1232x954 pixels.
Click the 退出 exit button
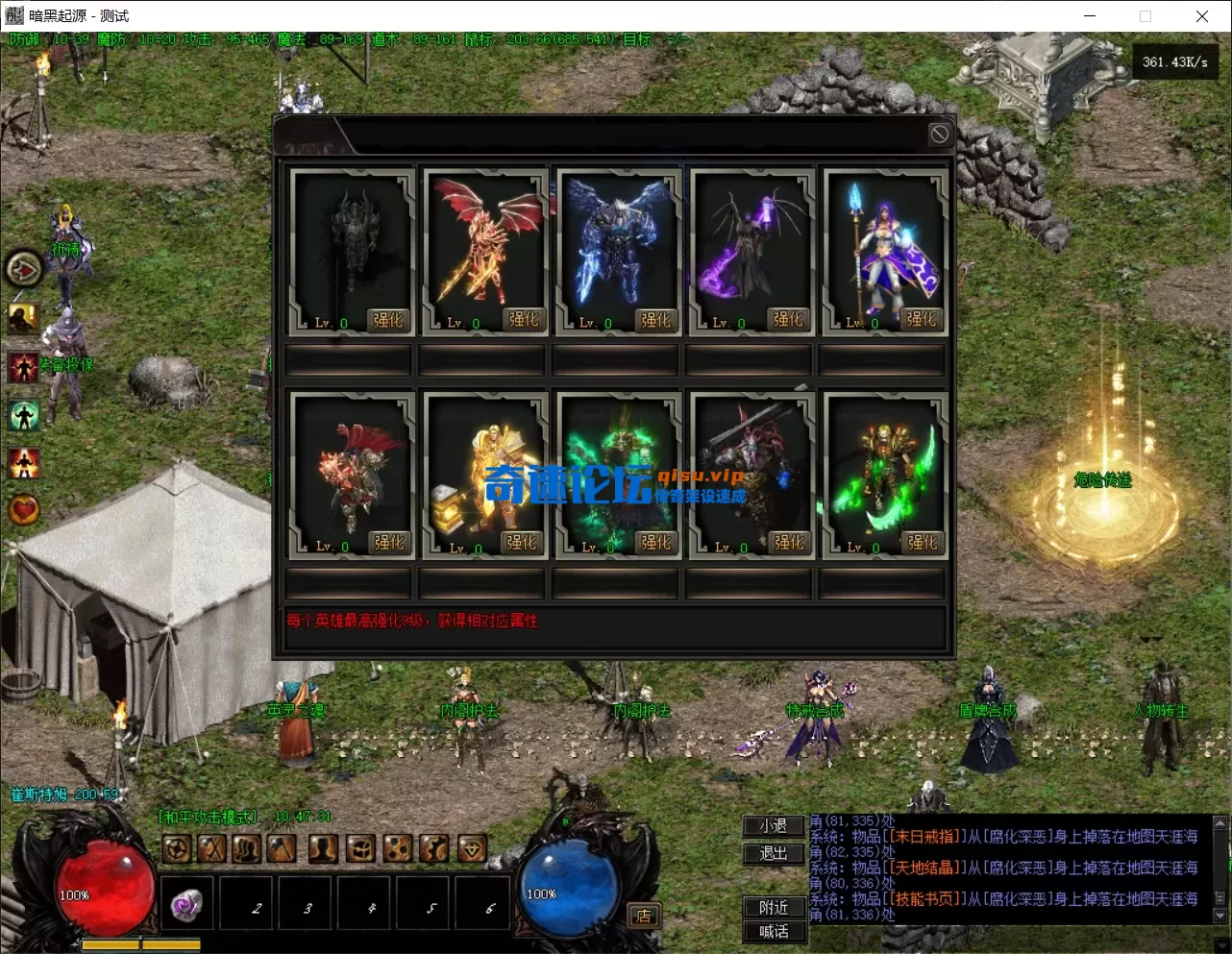[774, 853]
